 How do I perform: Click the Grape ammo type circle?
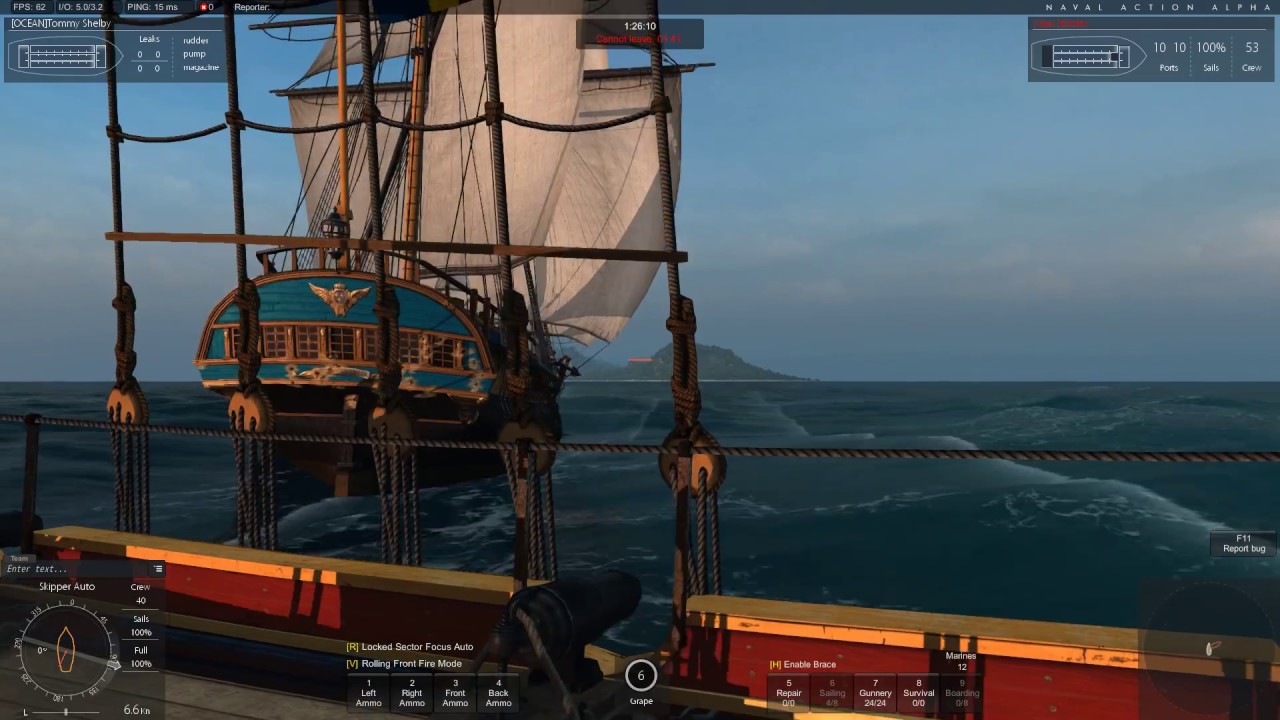coord(641,676)
